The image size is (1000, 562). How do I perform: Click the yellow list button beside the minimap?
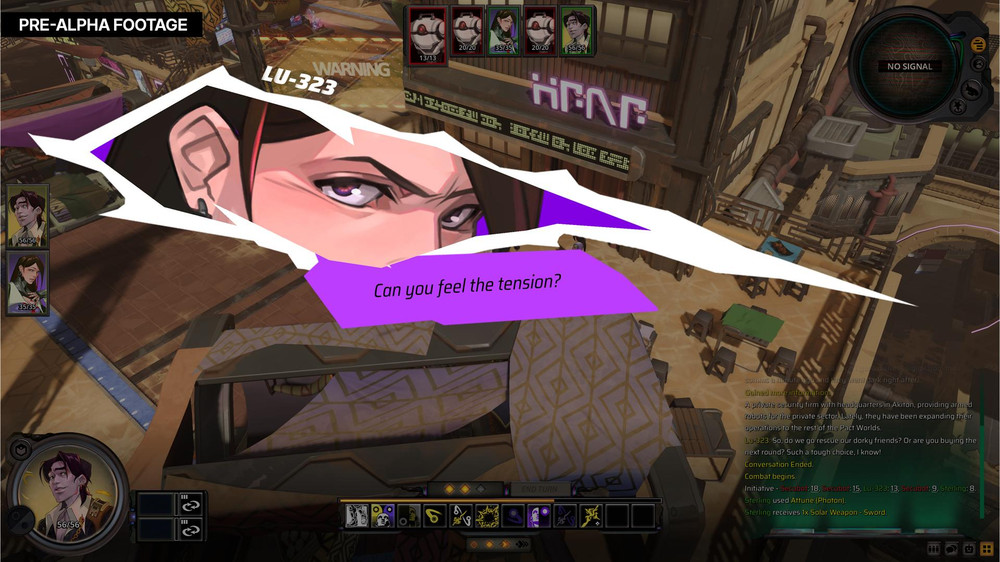(977, 44)
